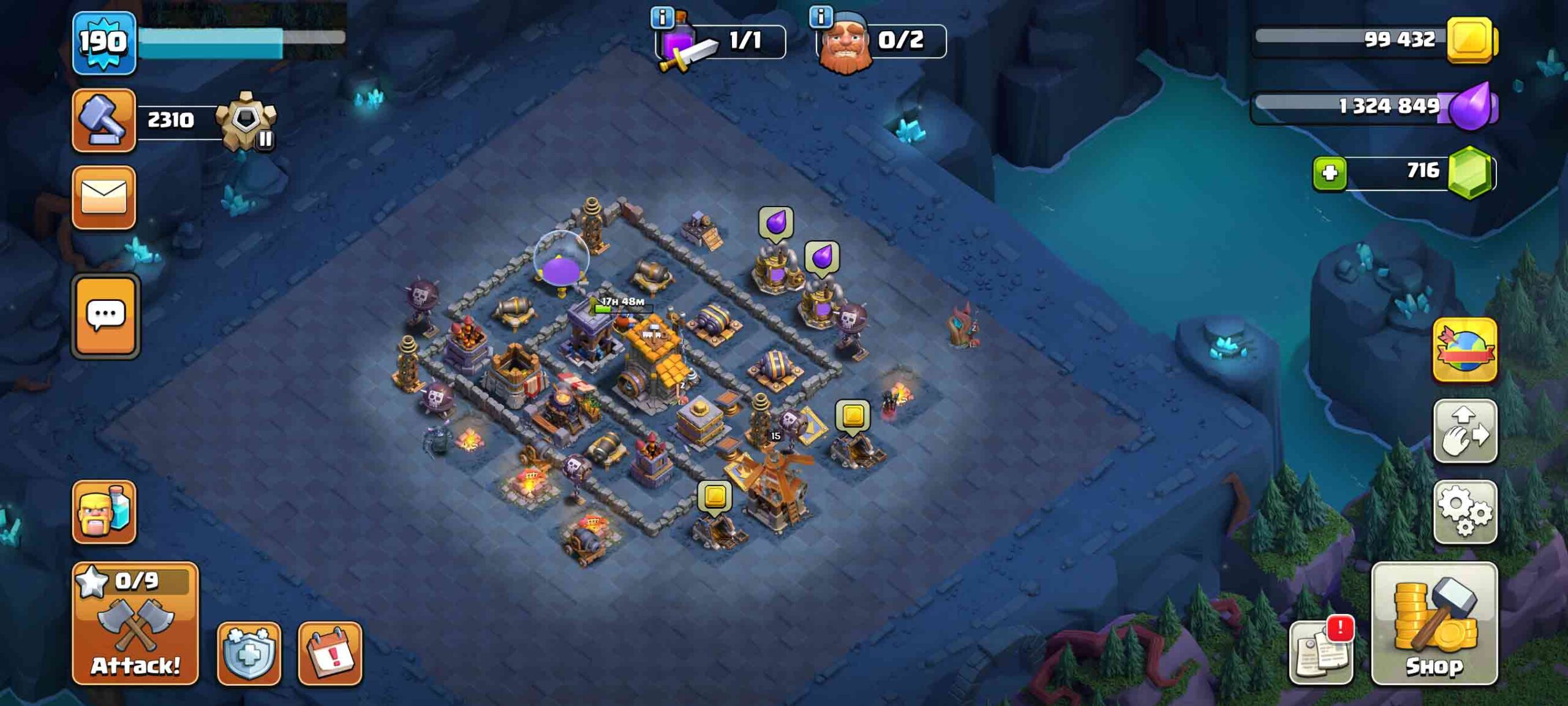The height and width of the screenshot is (706, 1568).
Task: Open the army overview barbarian icon
Action: tap(104, 512)
